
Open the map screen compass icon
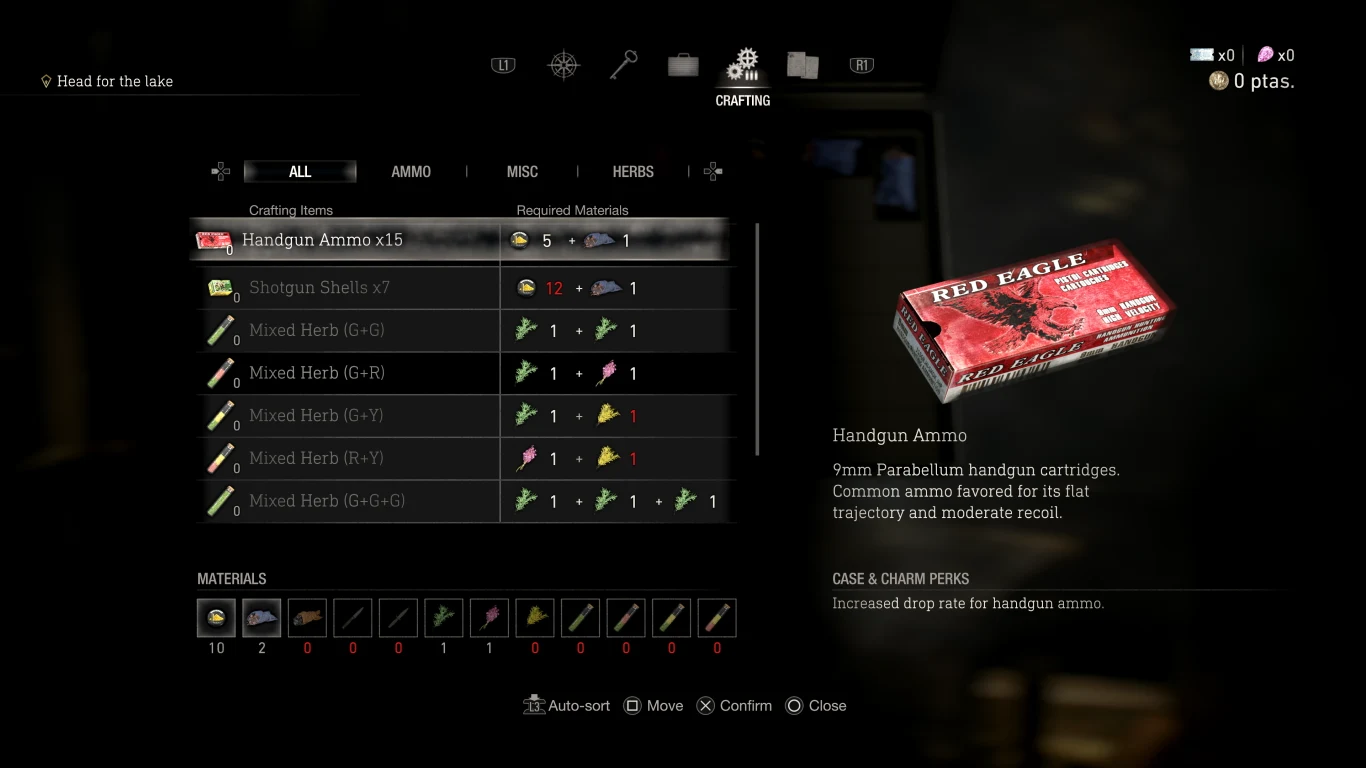(564, 66)
